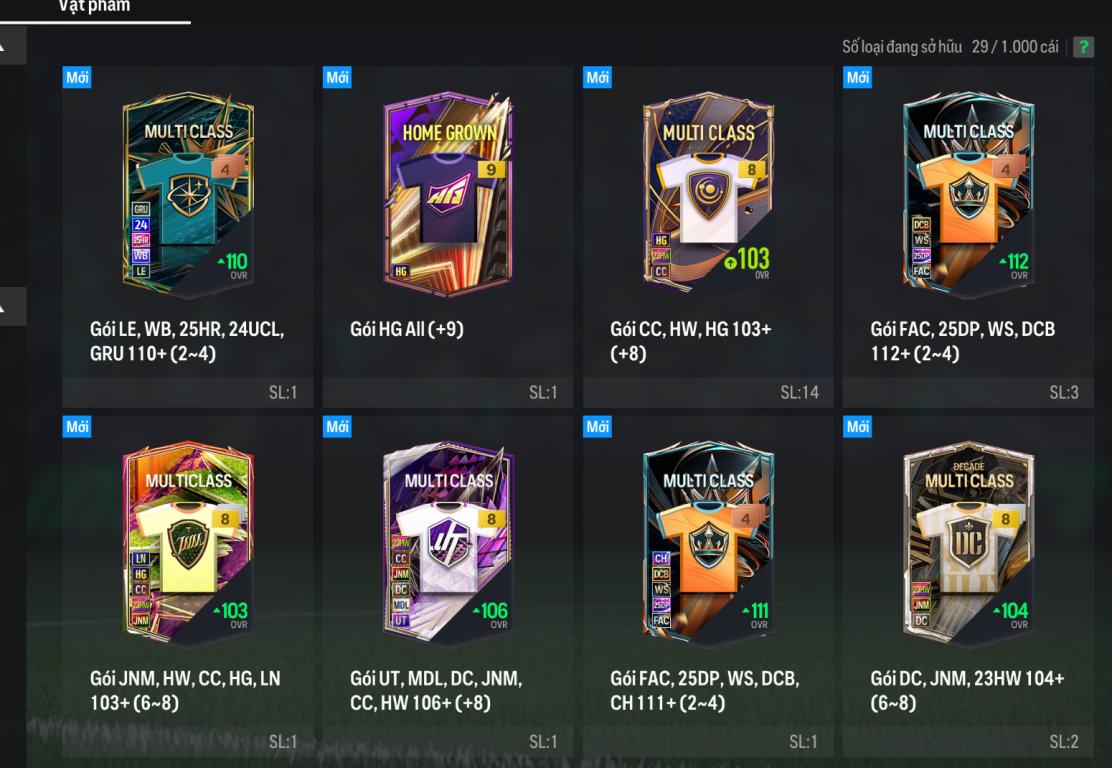The width and height of the screenshot is (1112, 768).
Task: Click the green question mark help icon
Action: pos(1083,48)
